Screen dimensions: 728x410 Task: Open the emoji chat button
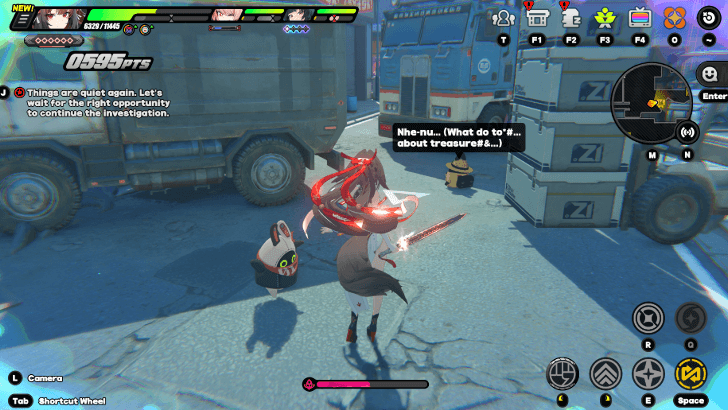(x=710, y=75)
